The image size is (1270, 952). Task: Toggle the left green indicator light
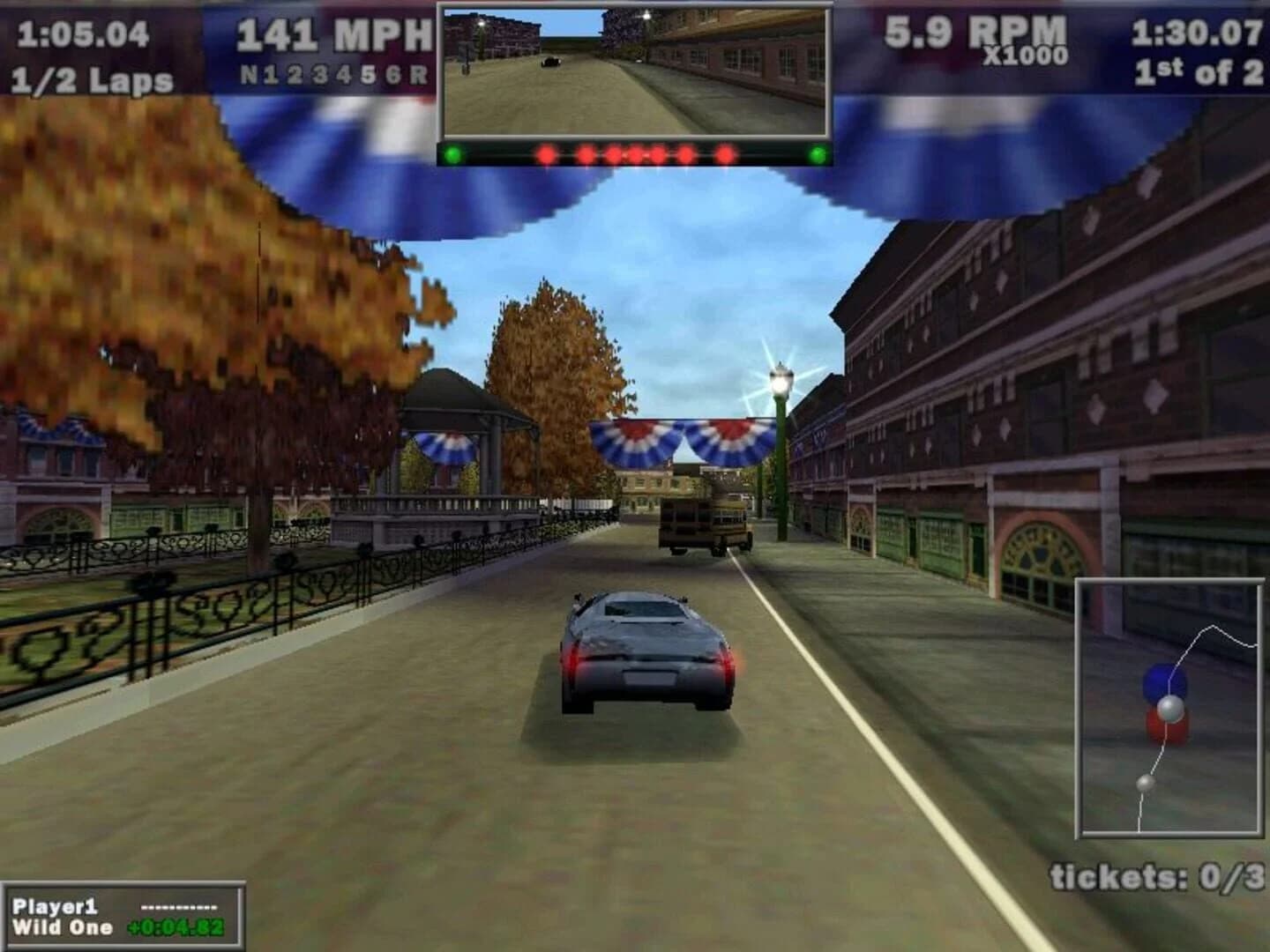point(452,152)
